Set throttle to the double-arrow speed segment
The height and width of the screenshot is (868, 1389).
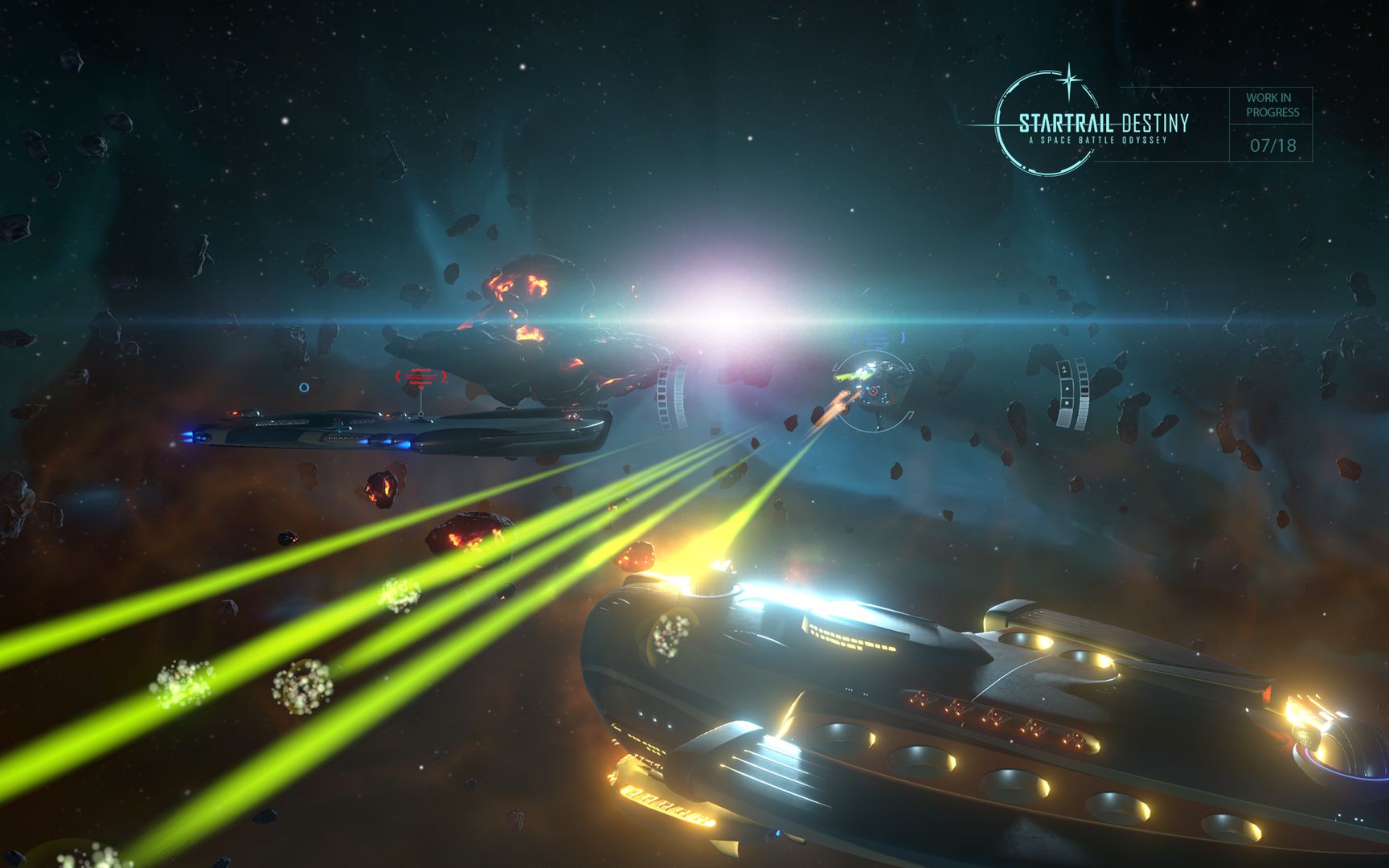[1064, 371]
